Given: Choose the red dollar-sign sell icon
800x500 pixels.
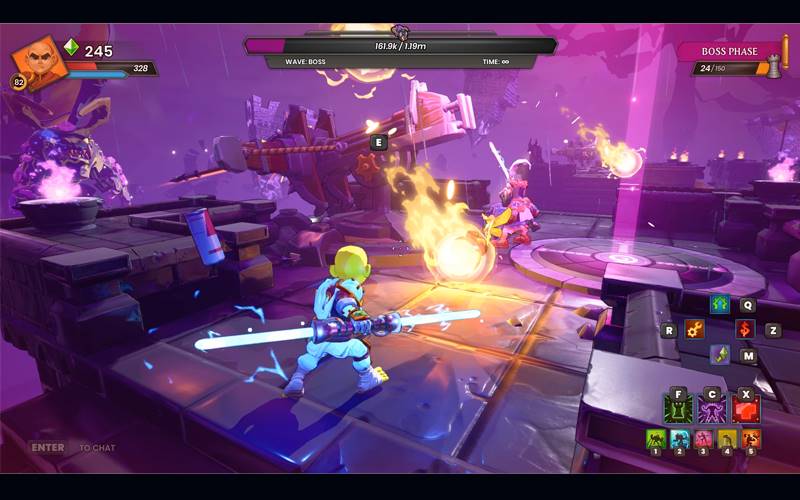Looking at the screenshot, I should pos(745,329).
